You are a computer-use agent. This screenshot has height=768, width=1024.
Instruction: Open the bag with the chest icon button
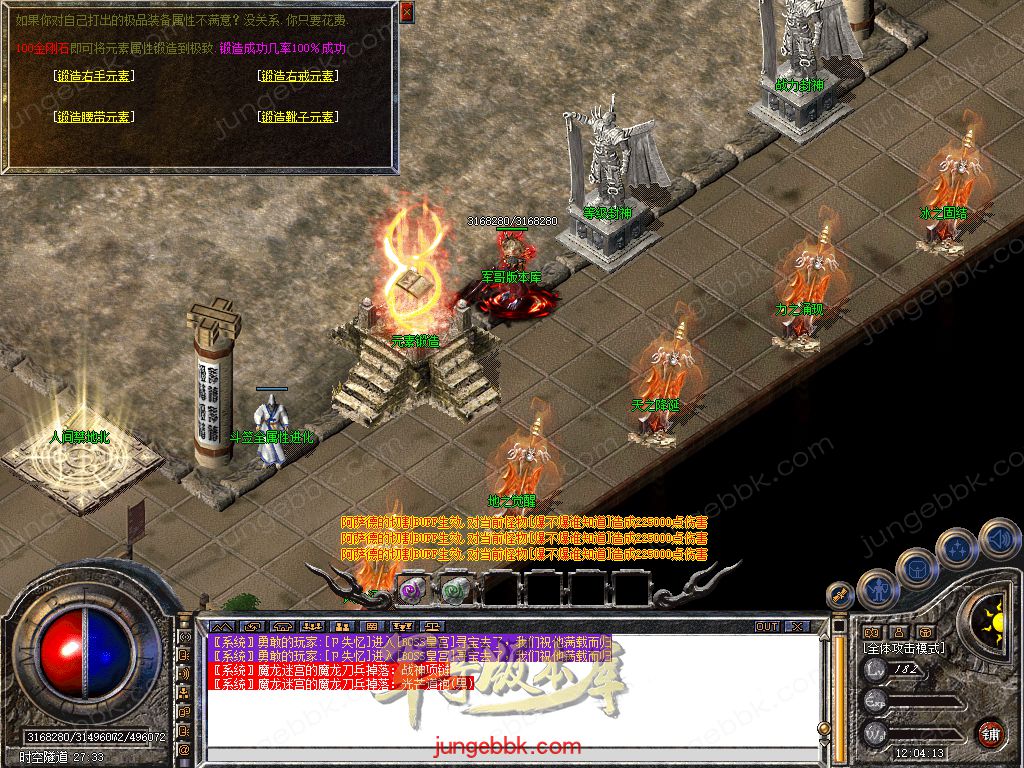click(x=917, y=567)
